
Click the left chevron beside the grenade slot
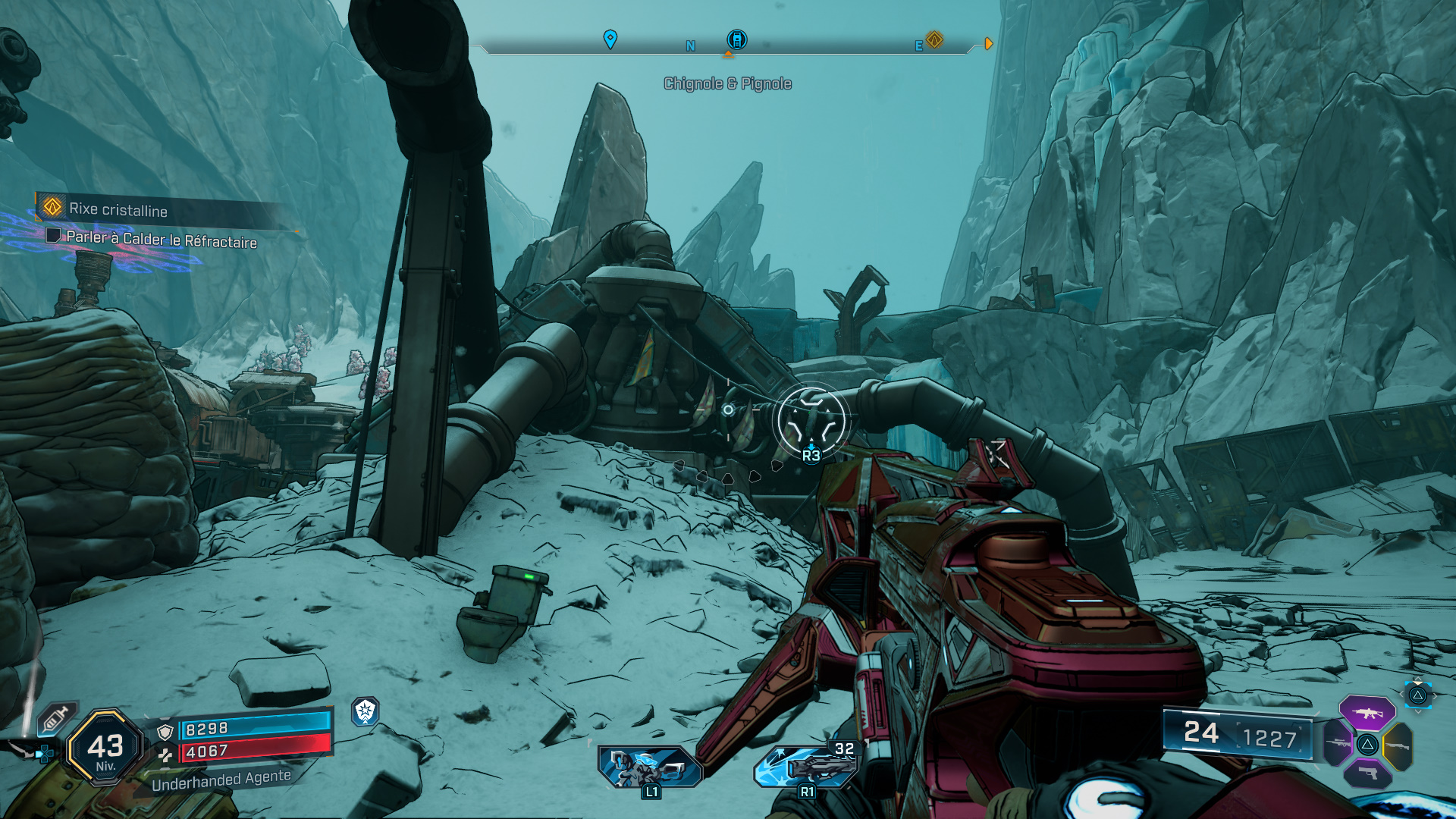pyautogui.click(x=1401, y=694)
